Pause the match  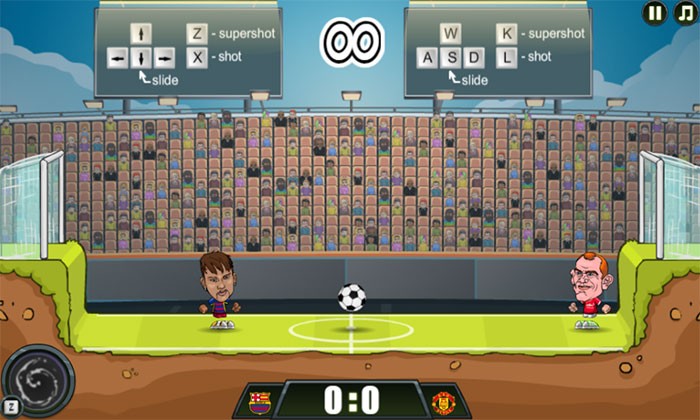(x=655, y=13)
